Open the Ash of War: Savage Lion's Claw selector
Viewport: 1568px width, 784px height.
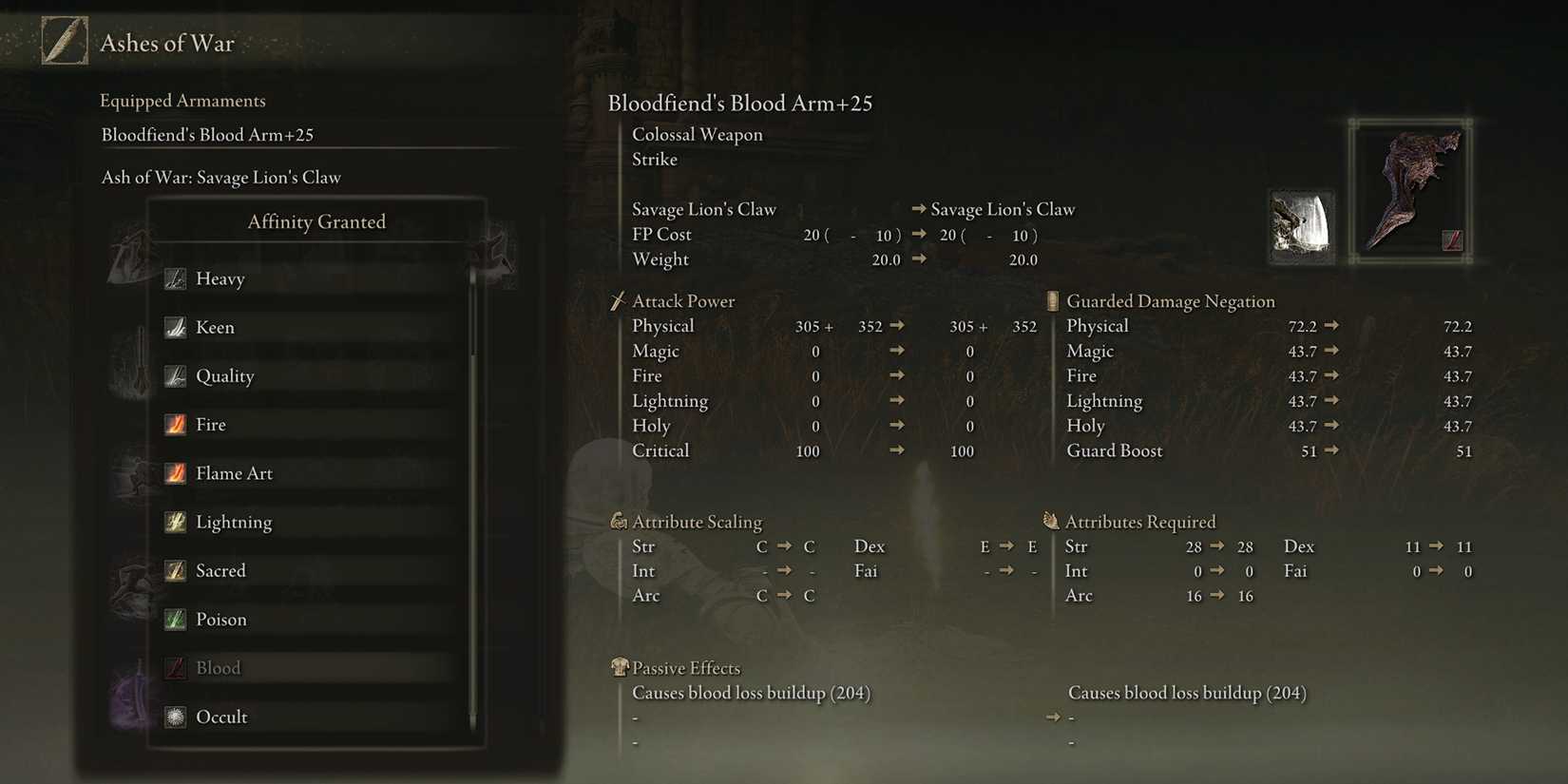[x=220, y=177]
